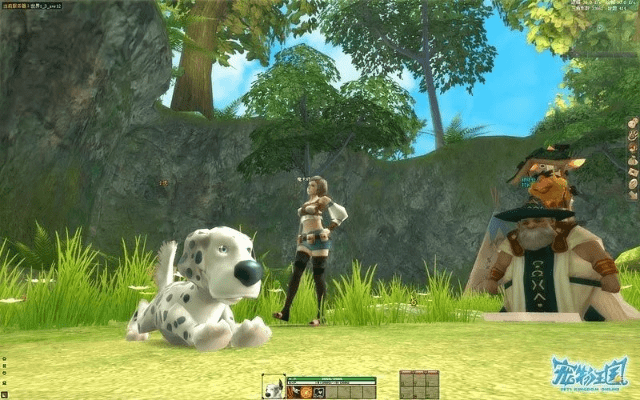Open the top icon in the side menu
640x400 pixels.
pos(632,124)
